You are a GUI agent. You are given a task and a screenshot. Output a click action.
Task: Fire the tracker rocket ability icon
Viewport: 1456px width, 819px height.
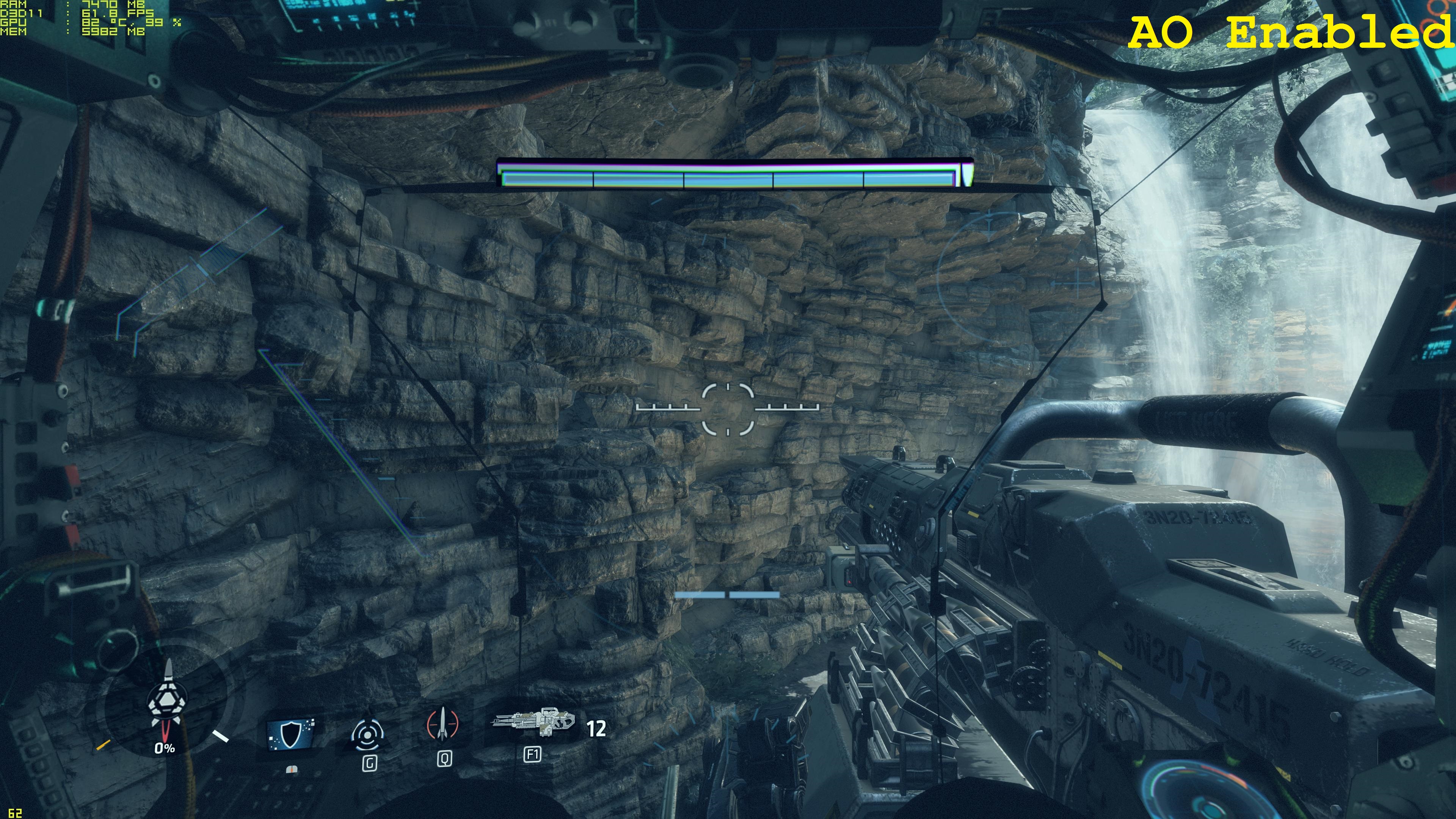pos(442,724)
